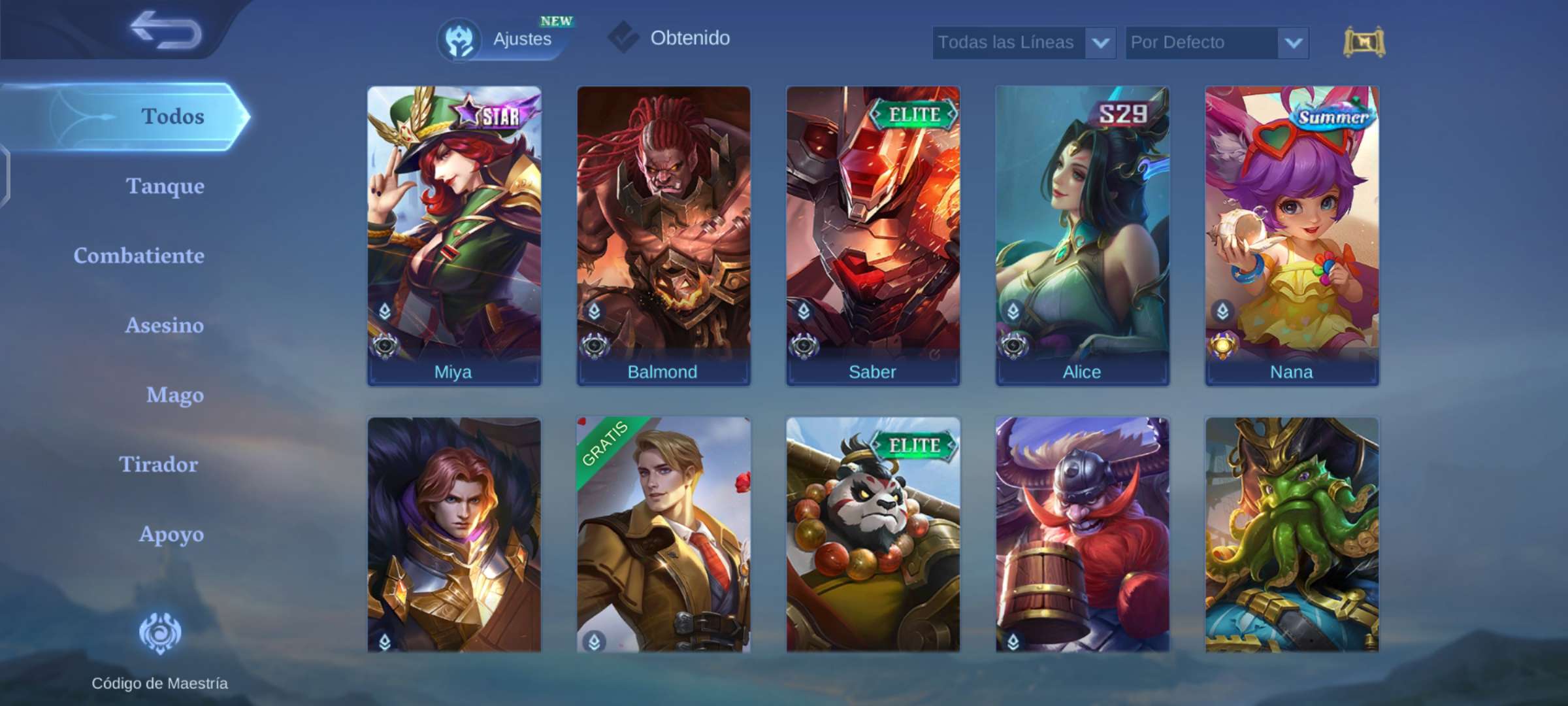Image resolution: width=1568 pixels, height=706 pixels.
Task: Switch to the Tanque tab
Action: (165, 186)
